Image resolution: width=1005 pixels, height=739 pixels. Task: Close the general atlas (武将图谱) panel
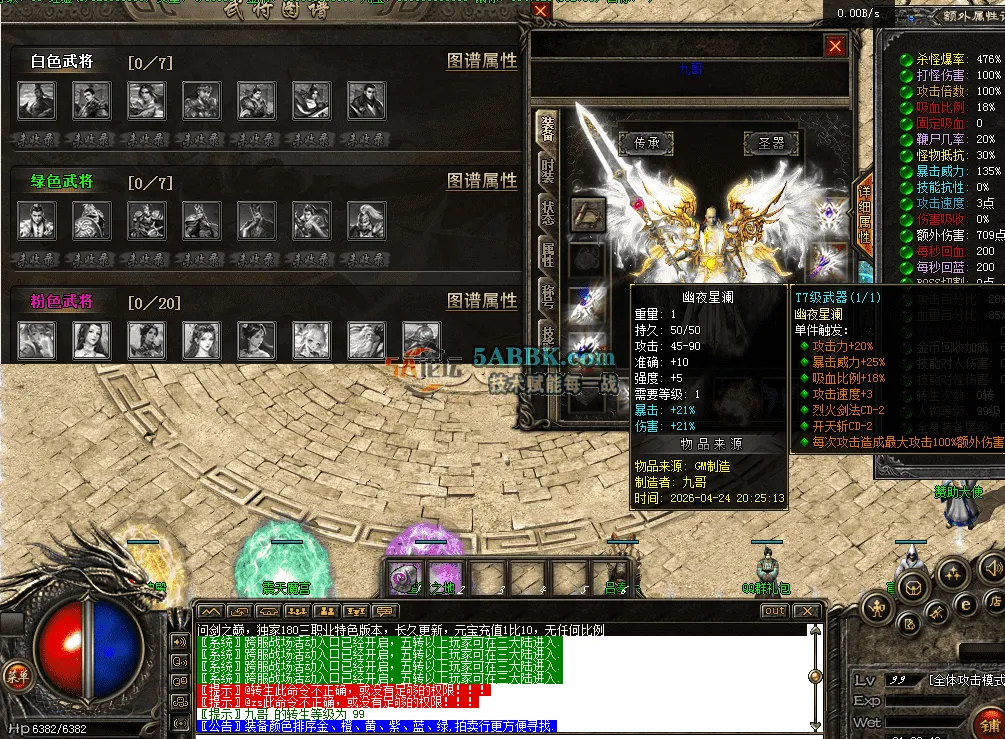[x=540, y=11]
